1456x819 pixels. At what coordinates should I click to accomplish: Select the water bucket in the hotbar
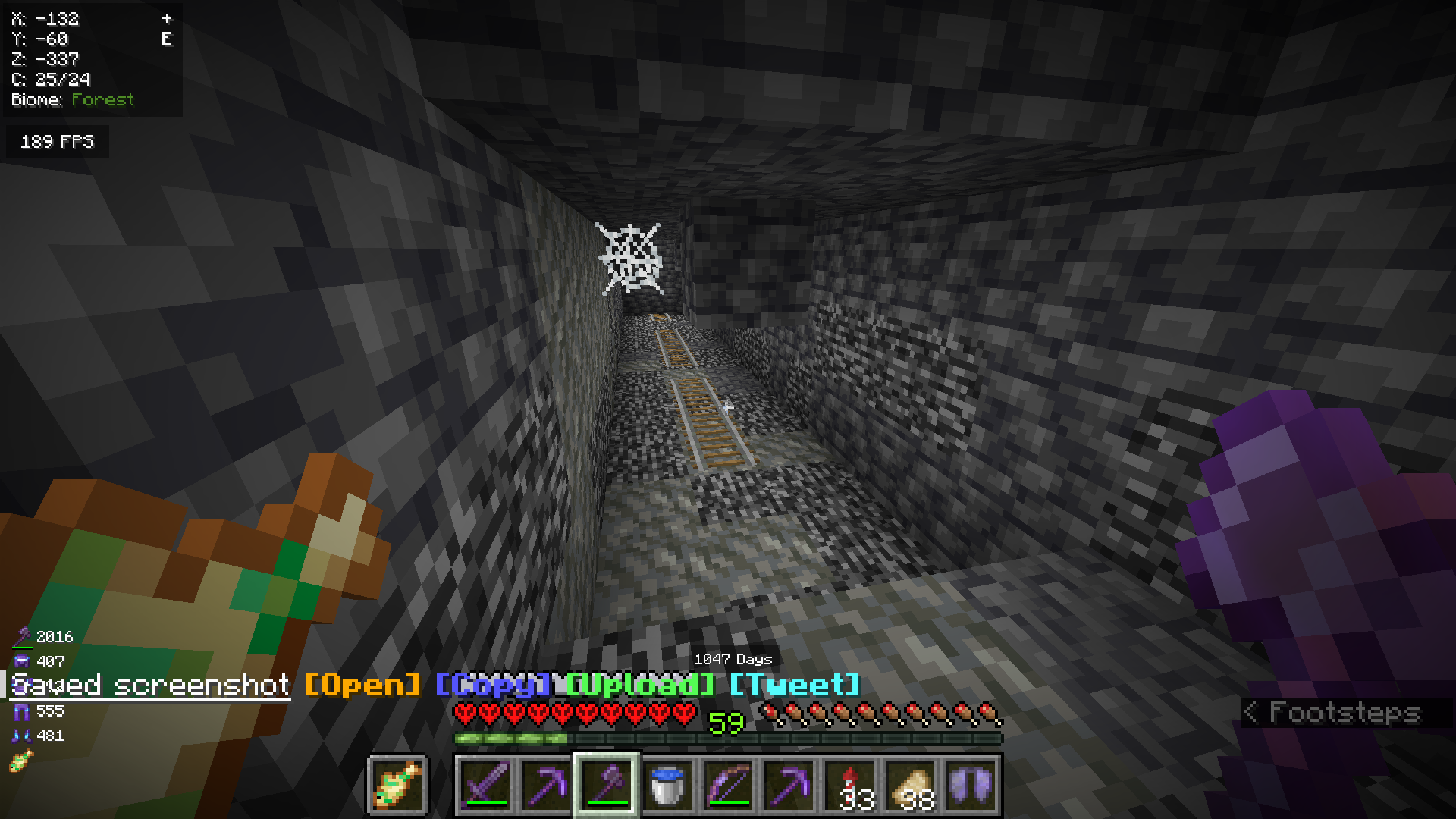668,785
